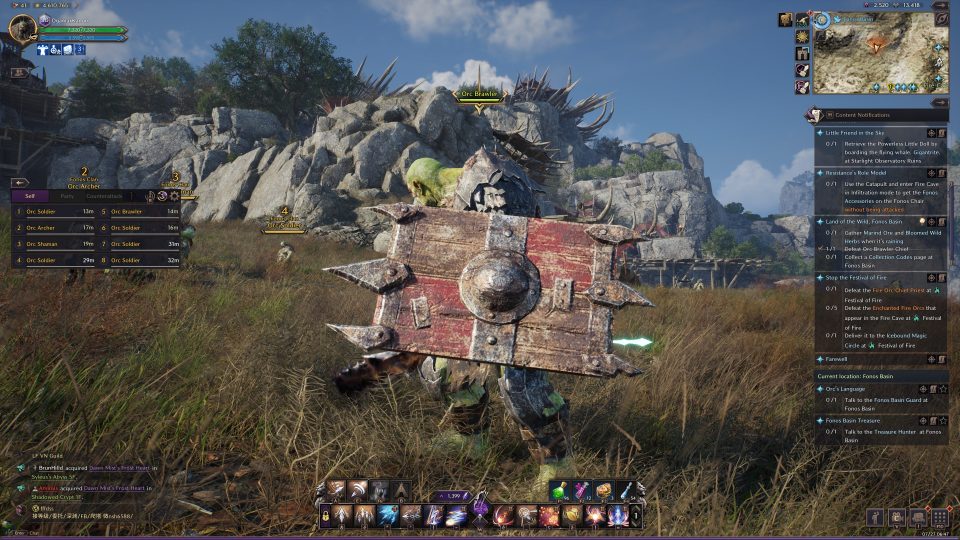Open the sun icon beside minimap
960x540 pixels.
(802, 37)
